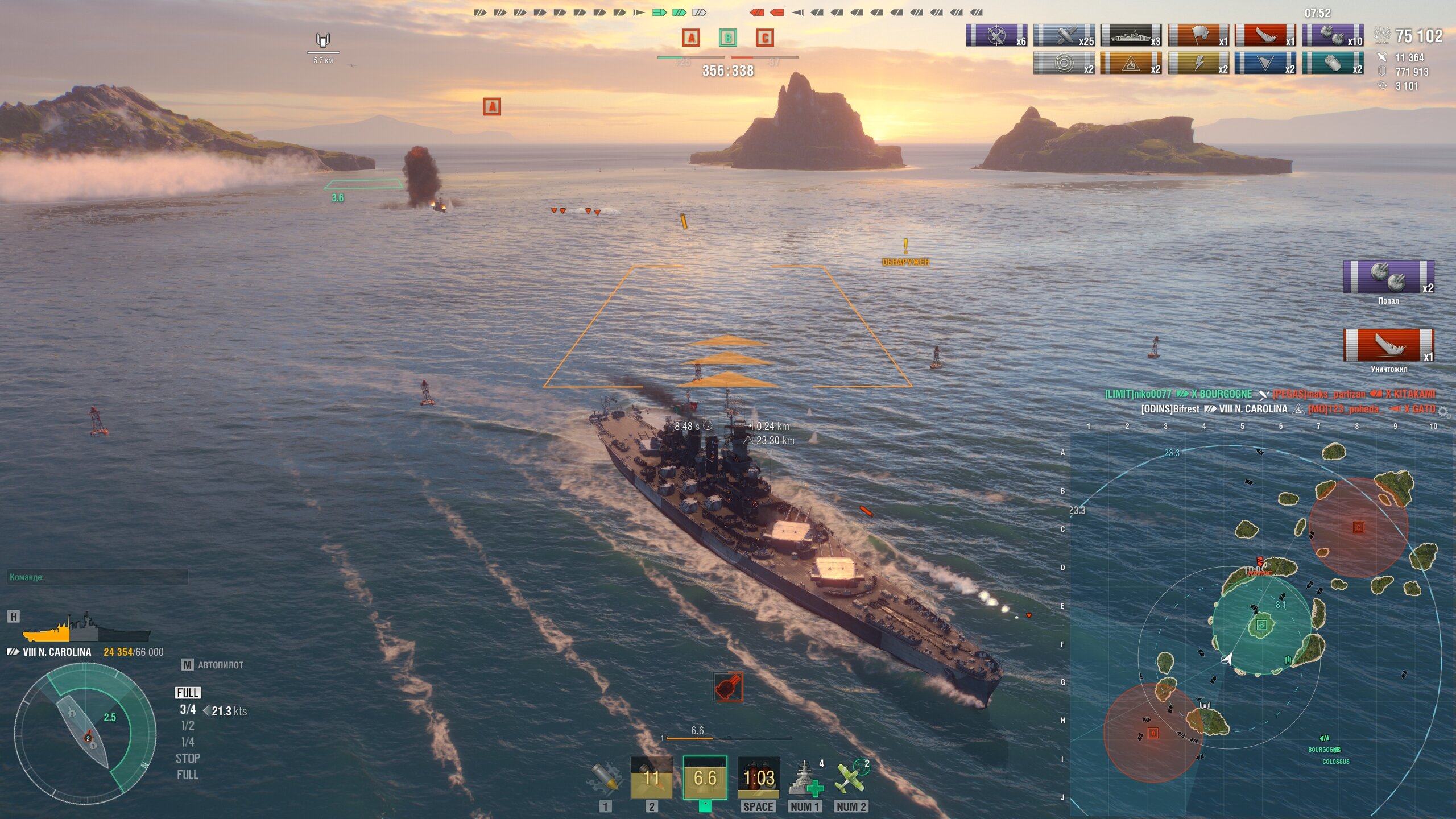
Task: Open the minimap settings gear
Action: pyautogui.click(x=1443, y=411)
